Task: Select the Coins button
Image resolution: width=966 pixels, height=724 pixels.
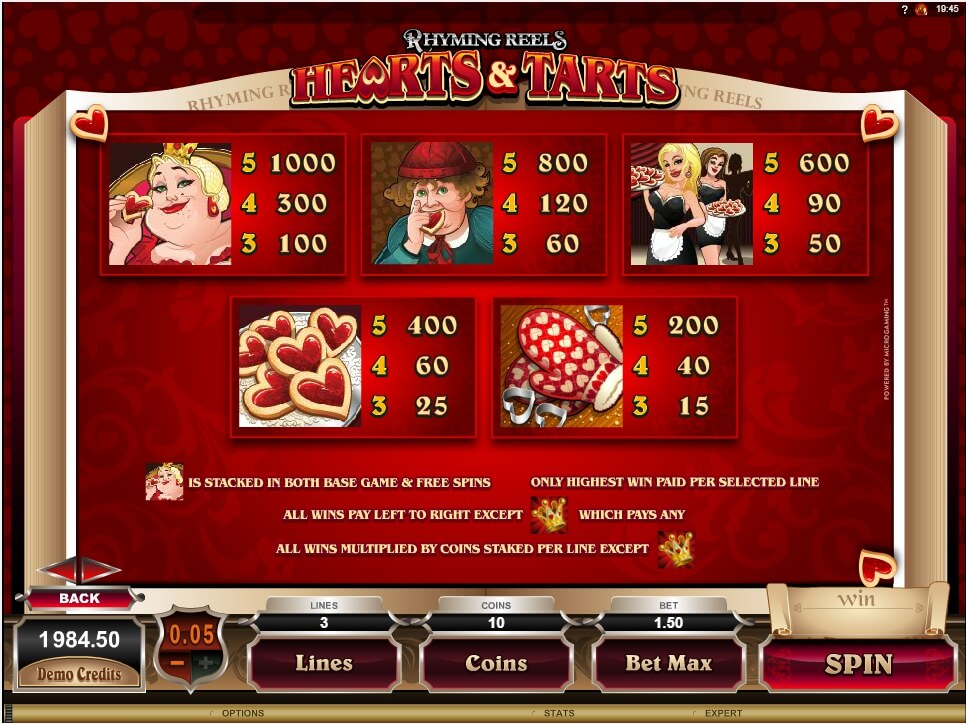Action: point(496,663)
